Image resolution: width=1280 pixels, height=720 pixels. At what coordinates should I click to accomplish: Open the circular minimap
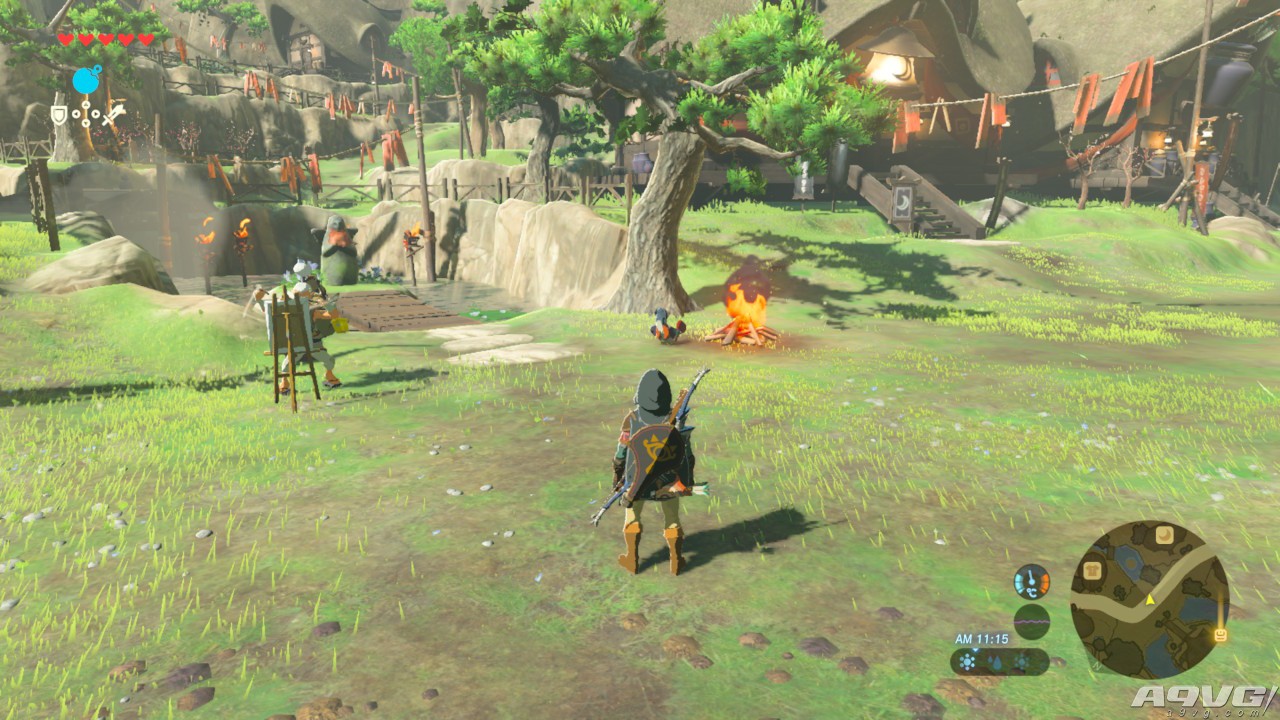(1149, 600)
